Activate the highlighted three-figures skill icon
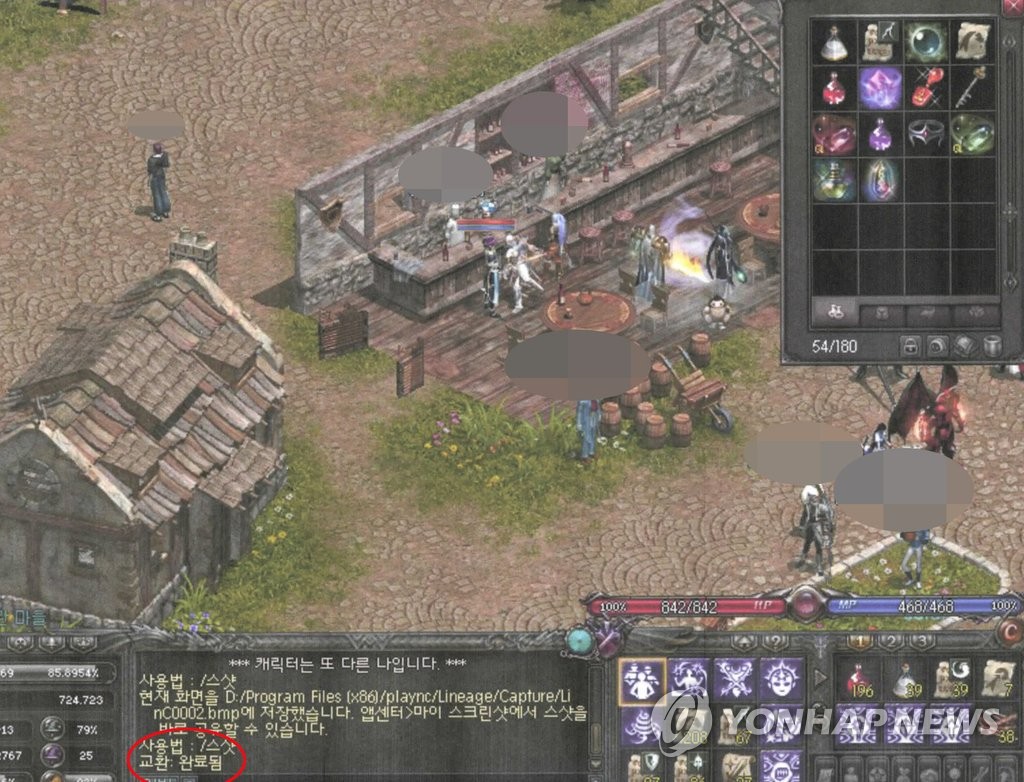 coord(642,679)
